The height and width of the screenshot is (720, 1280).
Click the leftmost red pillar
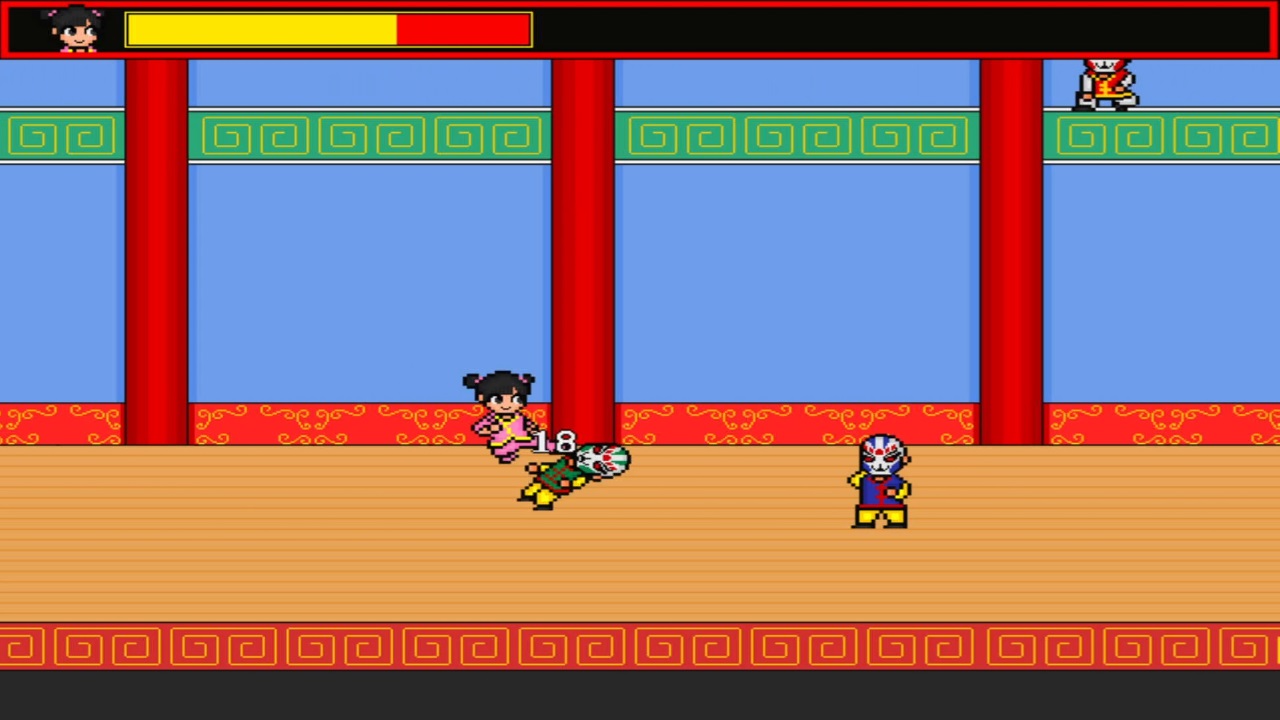click(x=155, y=250)
